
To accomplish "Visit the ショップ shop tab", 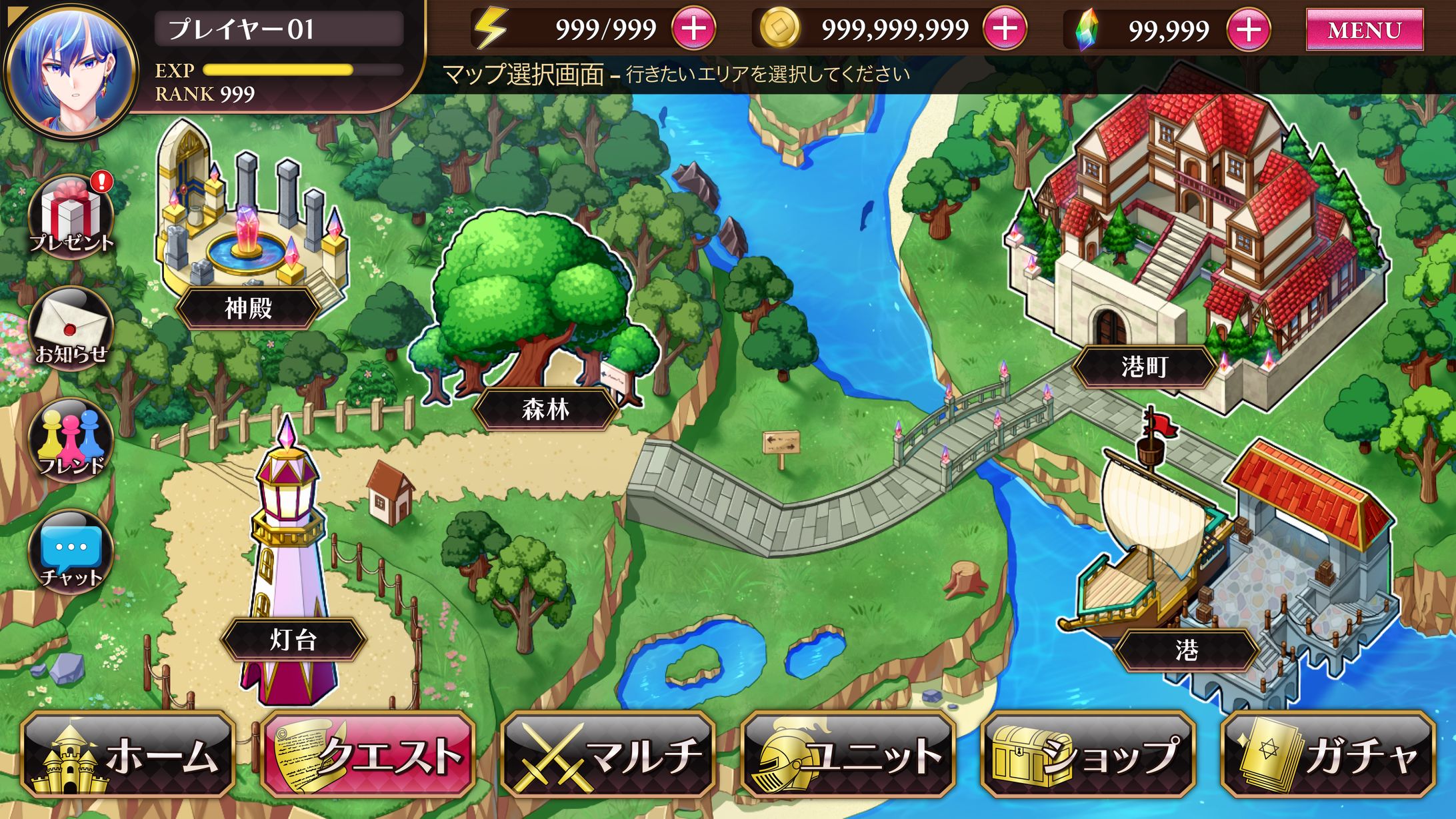I will (x=1088, y=755).
